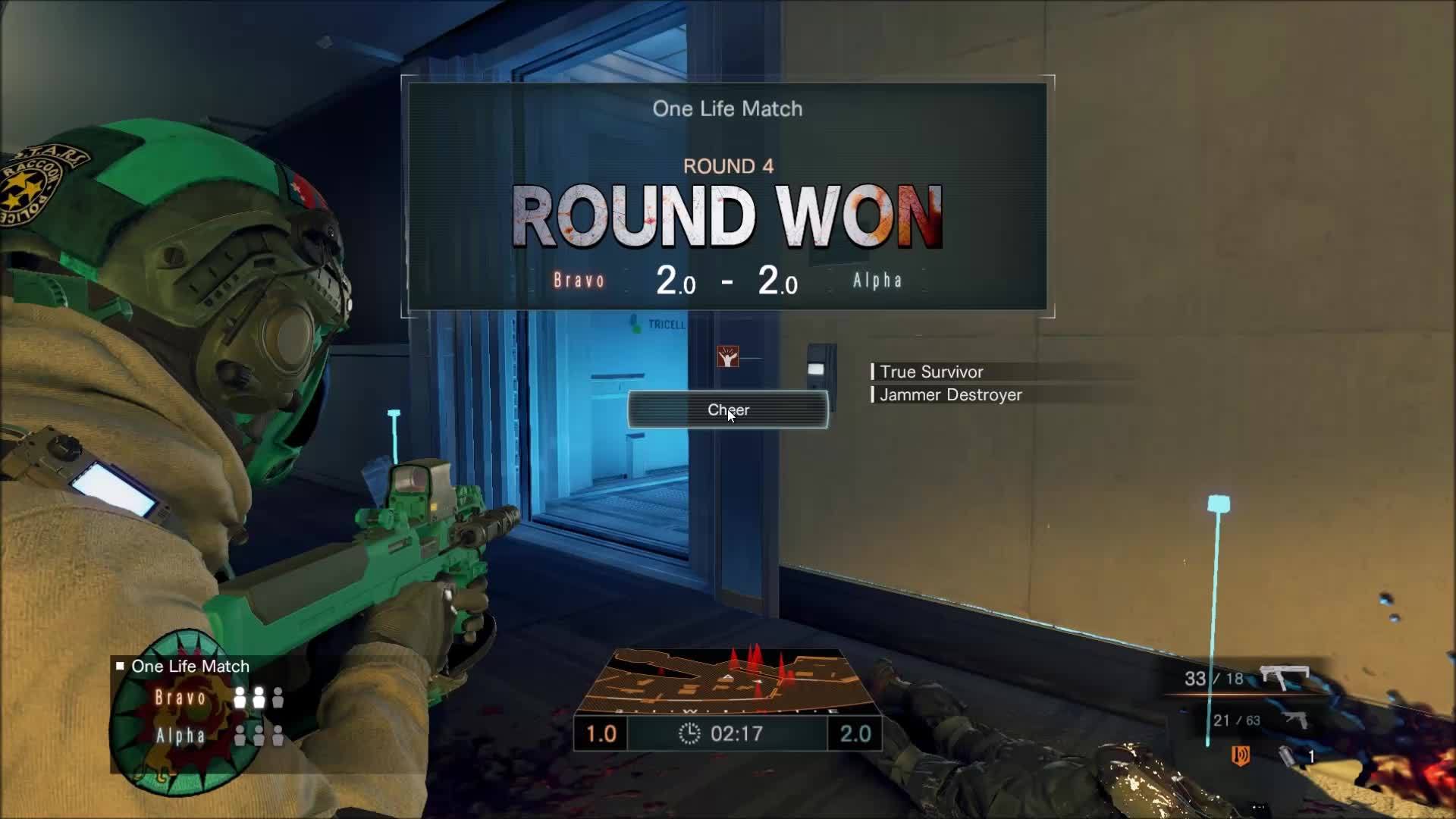Click the Cheer button

(727, 410)
